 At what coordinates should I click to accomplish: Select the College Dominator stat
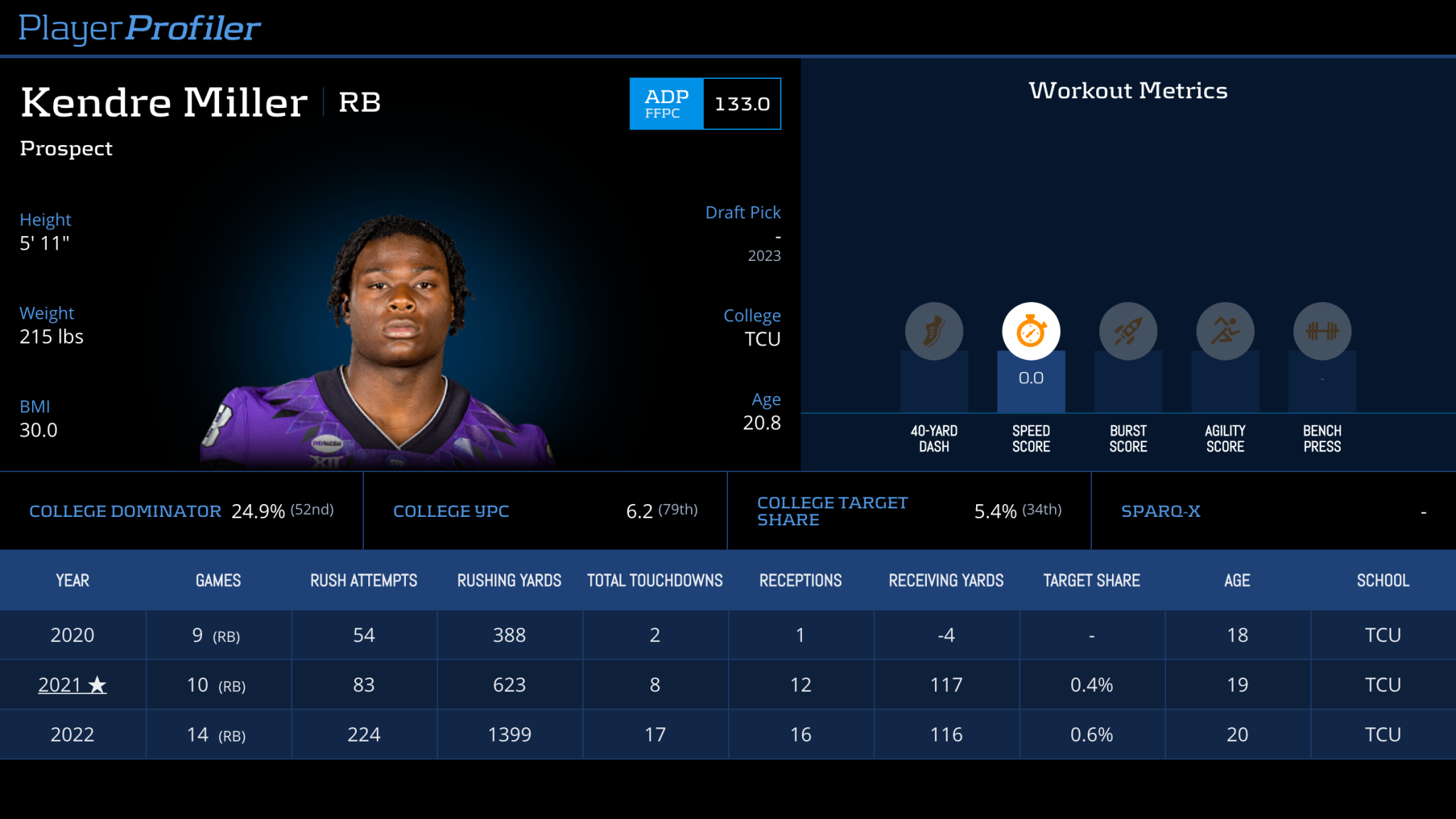pyautogui.click(x=125, y=510)
